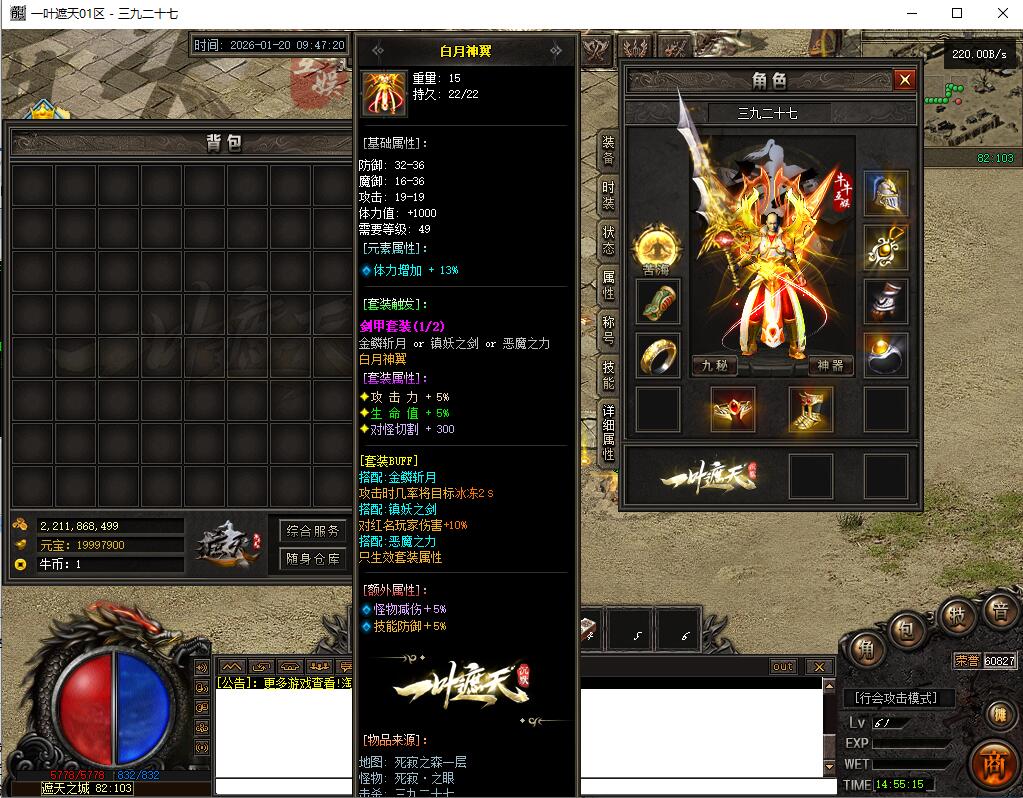Select the red gem belt slot
Screen dimensions: 1023x798
[733, 409]
